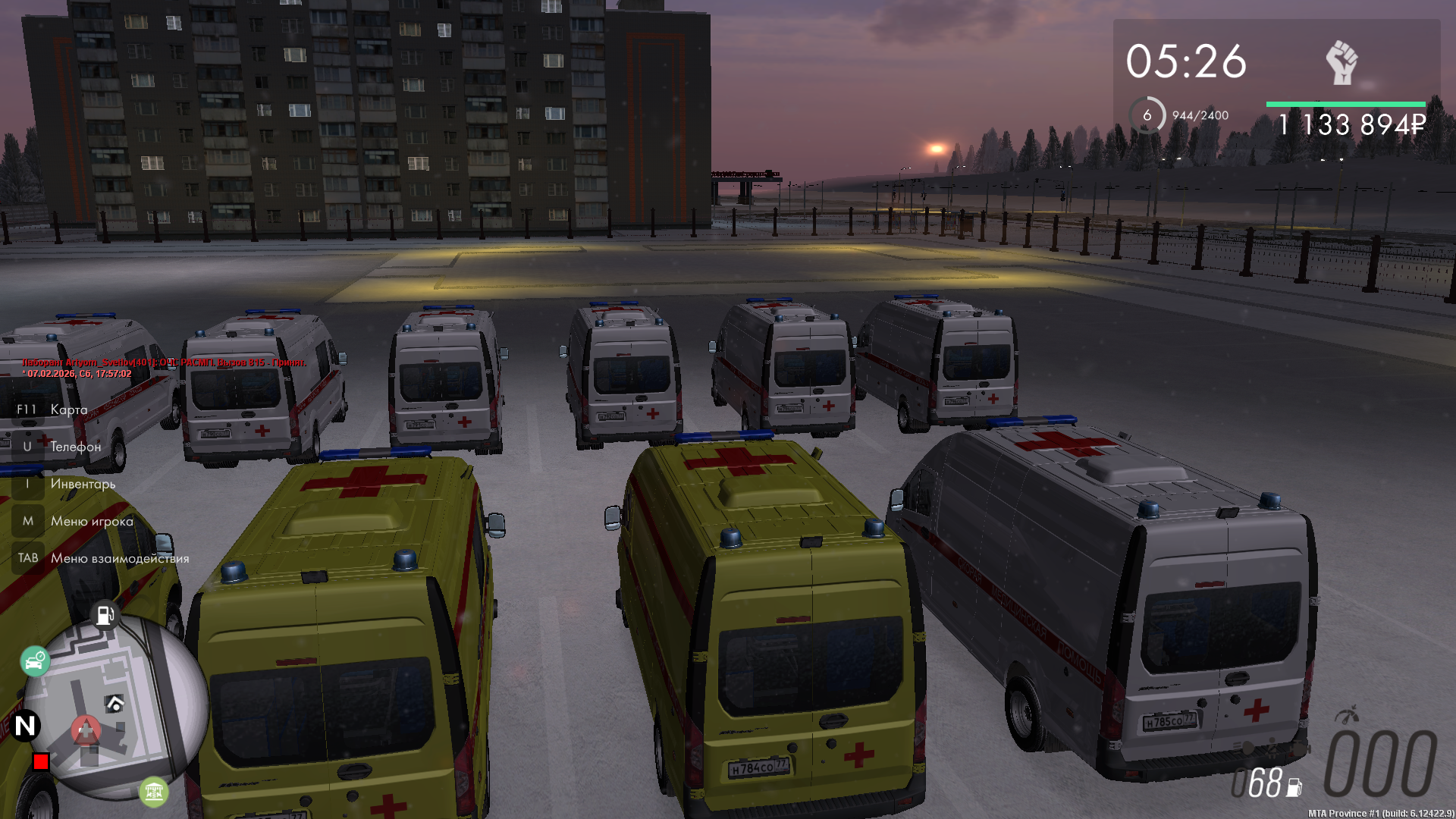Click the car with stopwatch minimap marker
This screenshot has width=1456, height=819.
click(35, 662)
